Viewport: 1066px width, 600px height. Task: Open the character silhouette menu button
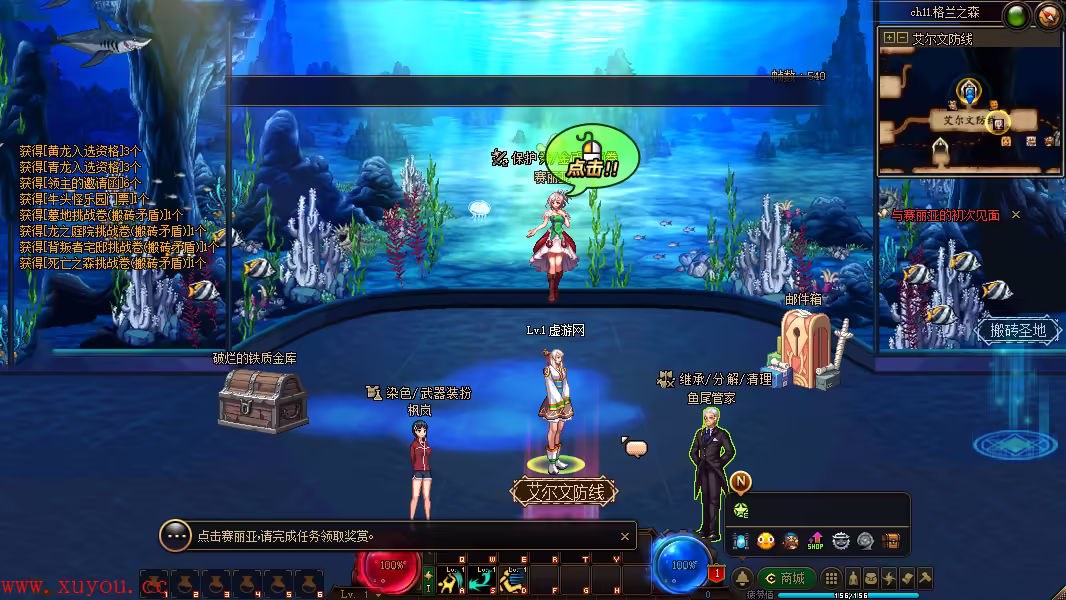(853, 578)
